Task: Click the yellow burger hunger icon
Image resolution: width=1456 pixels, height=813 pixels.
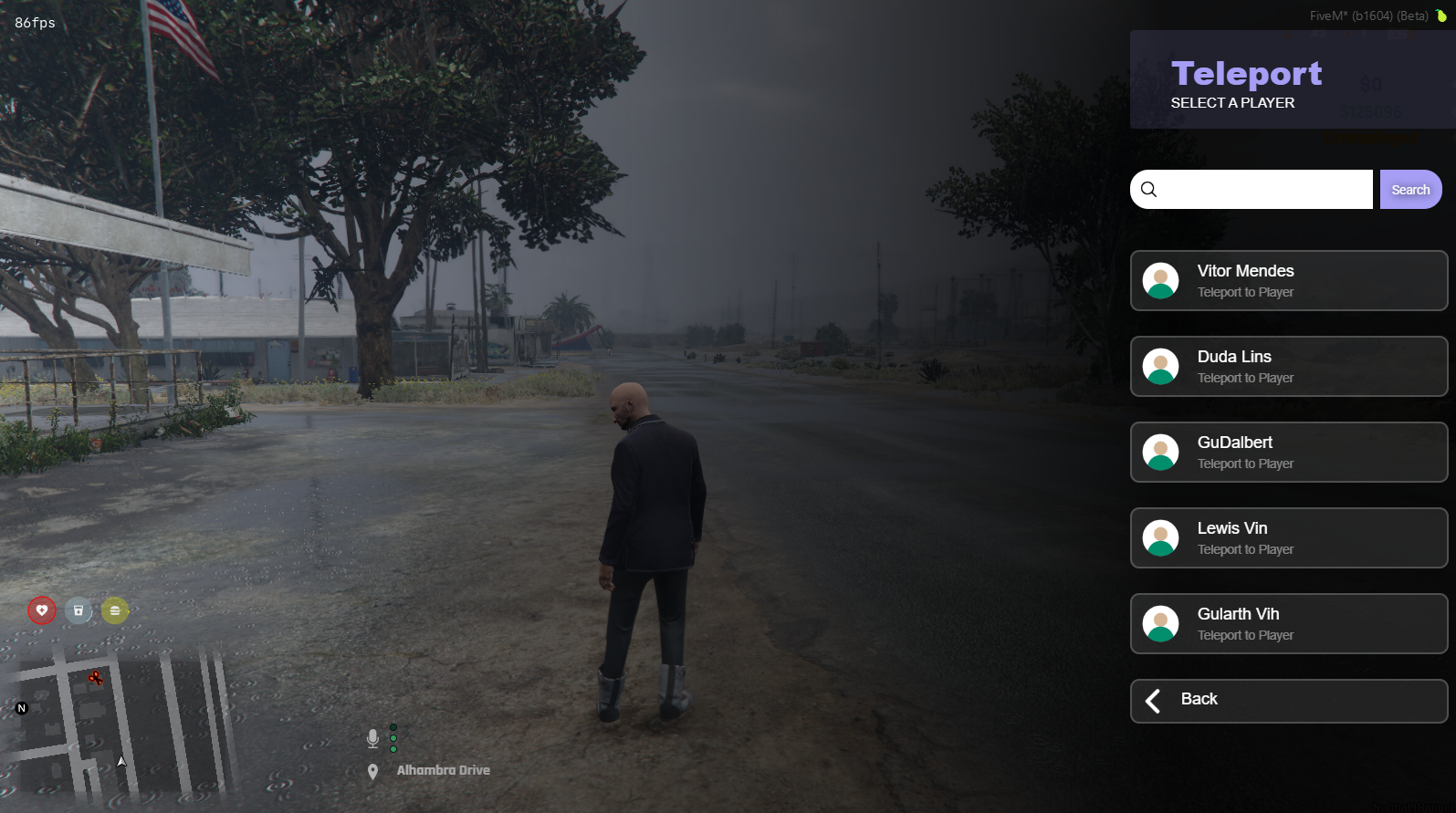Action: [x=115, y=610]
